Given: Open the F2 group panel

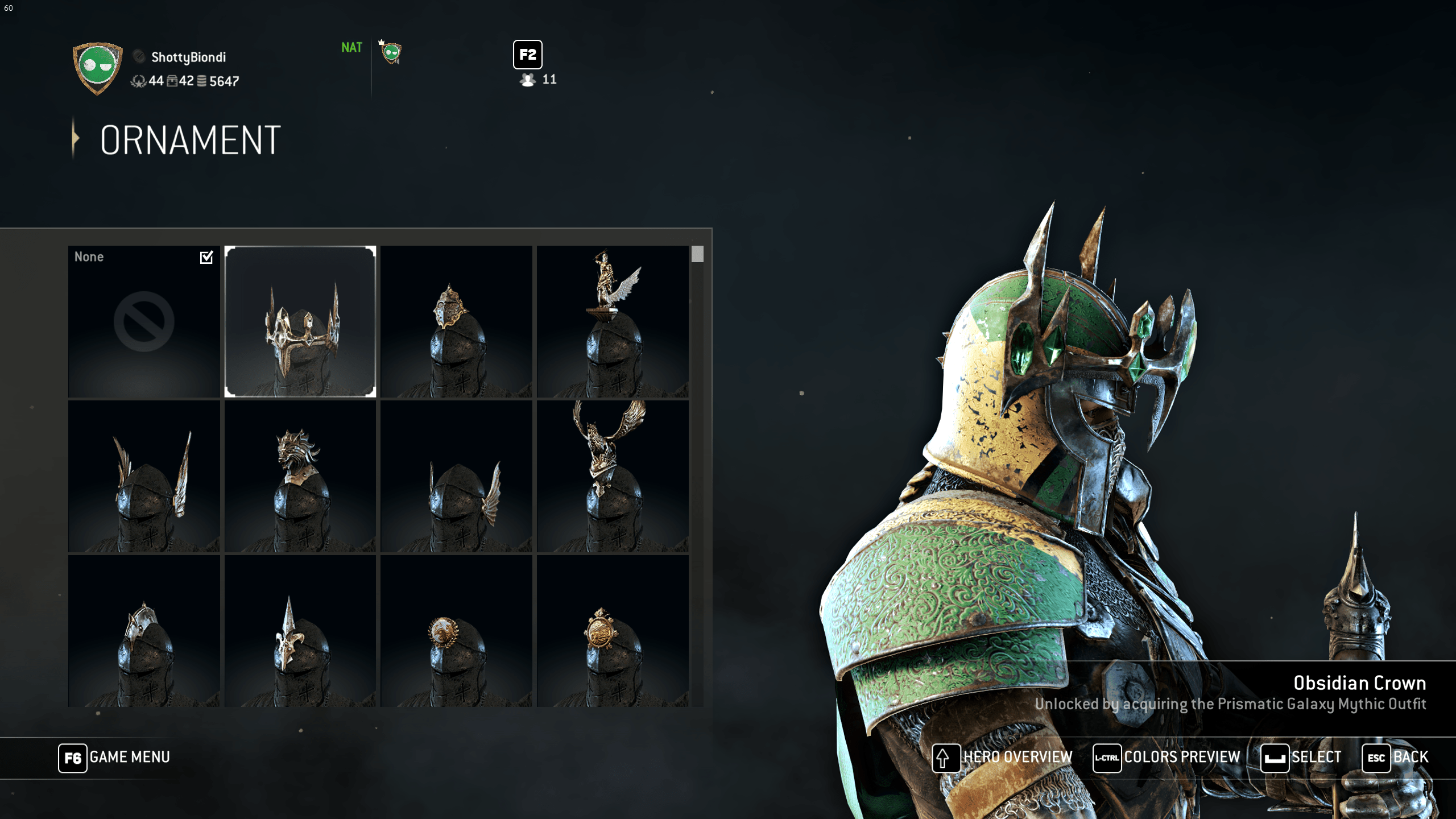Looking at the screenshot, I should click(x=527, y=55).
